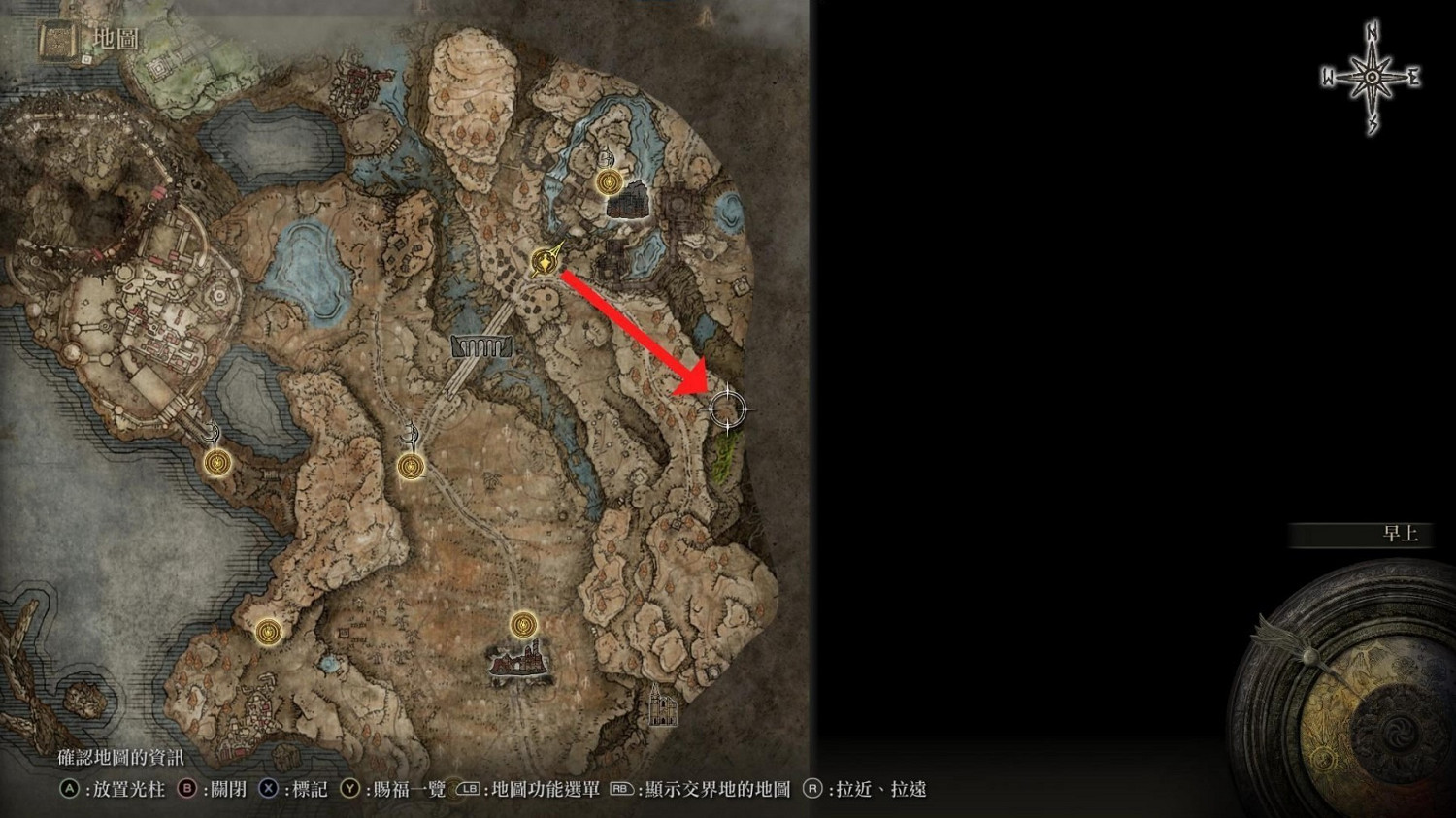
Task: Click the map thumbnail icon beside the 地圖 title
Action: click(x=57, y=41)
